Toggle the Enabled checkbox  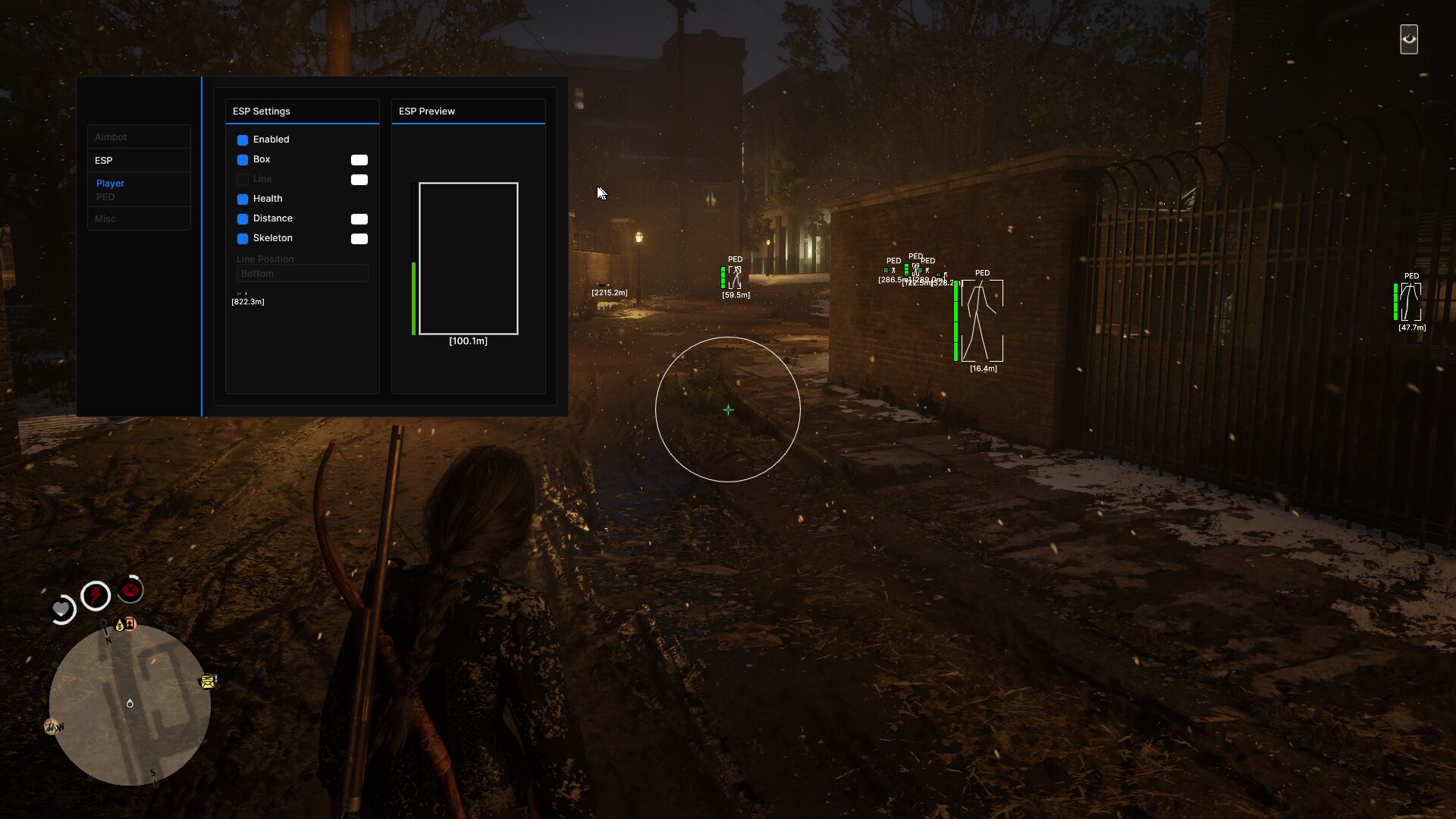click(243, 140)
